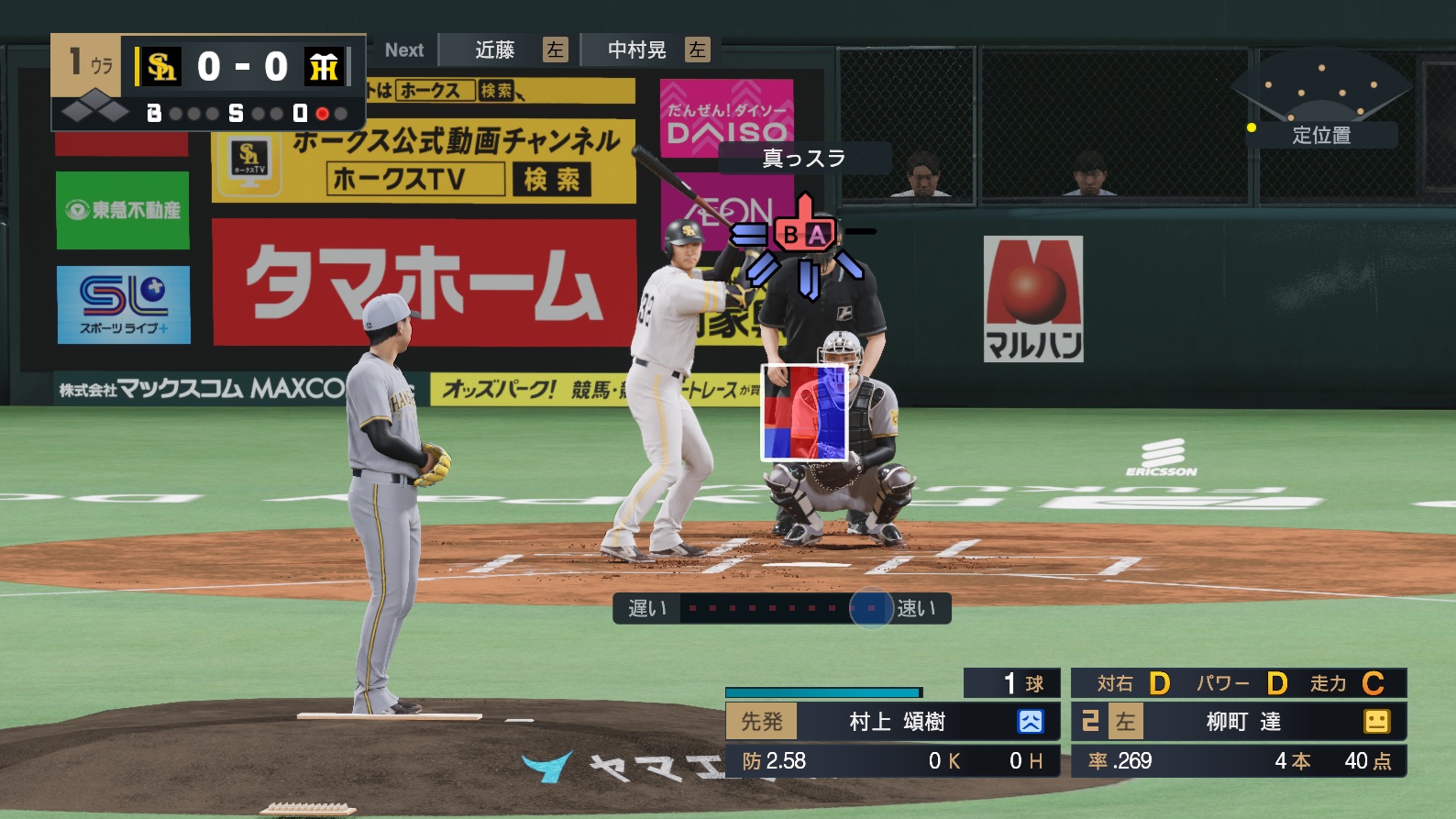1456x819 pixels.
Task: Choose the 真っスラ pitch type label
Action: (x=804, y=159)
